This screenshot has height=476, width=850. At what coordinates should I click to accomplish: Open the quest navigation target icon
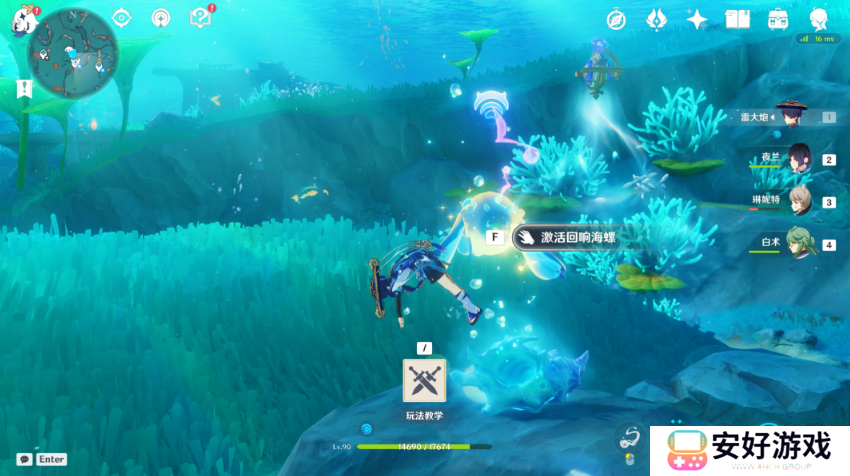pyautogui.click(x=122, y=18)
